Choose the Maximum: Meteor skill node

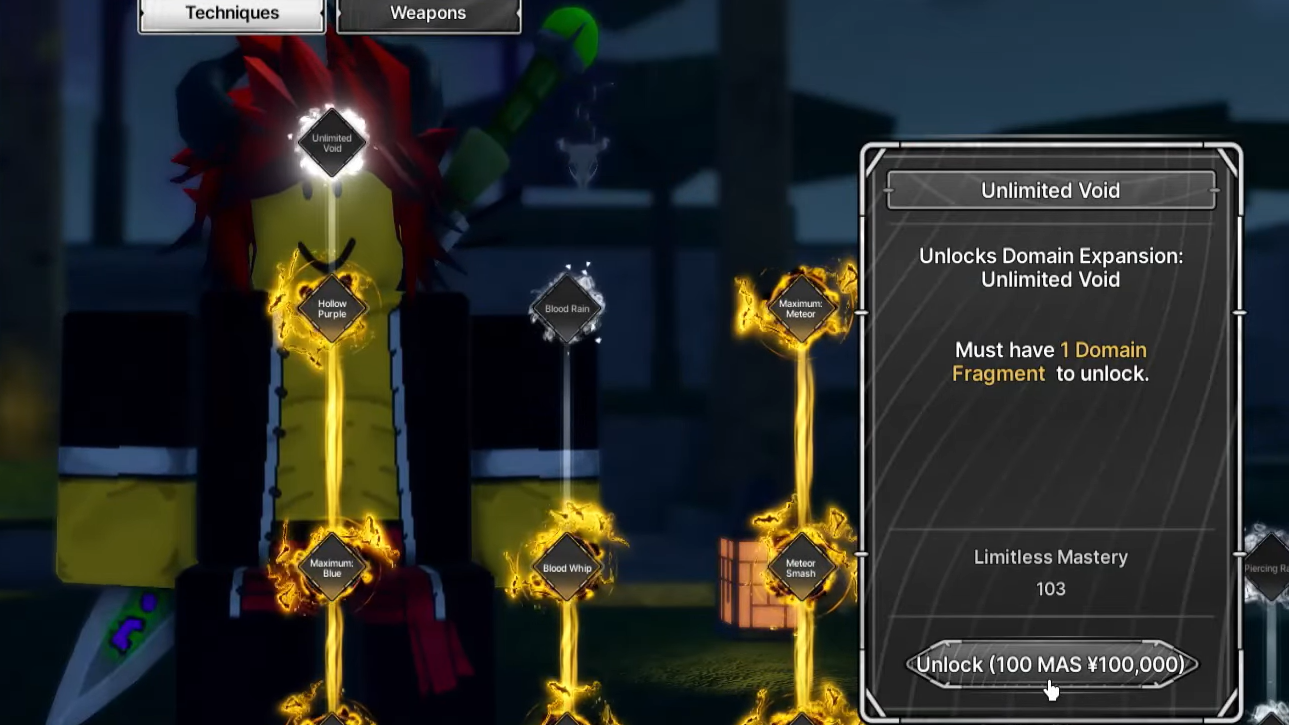[x=800, y=308]
